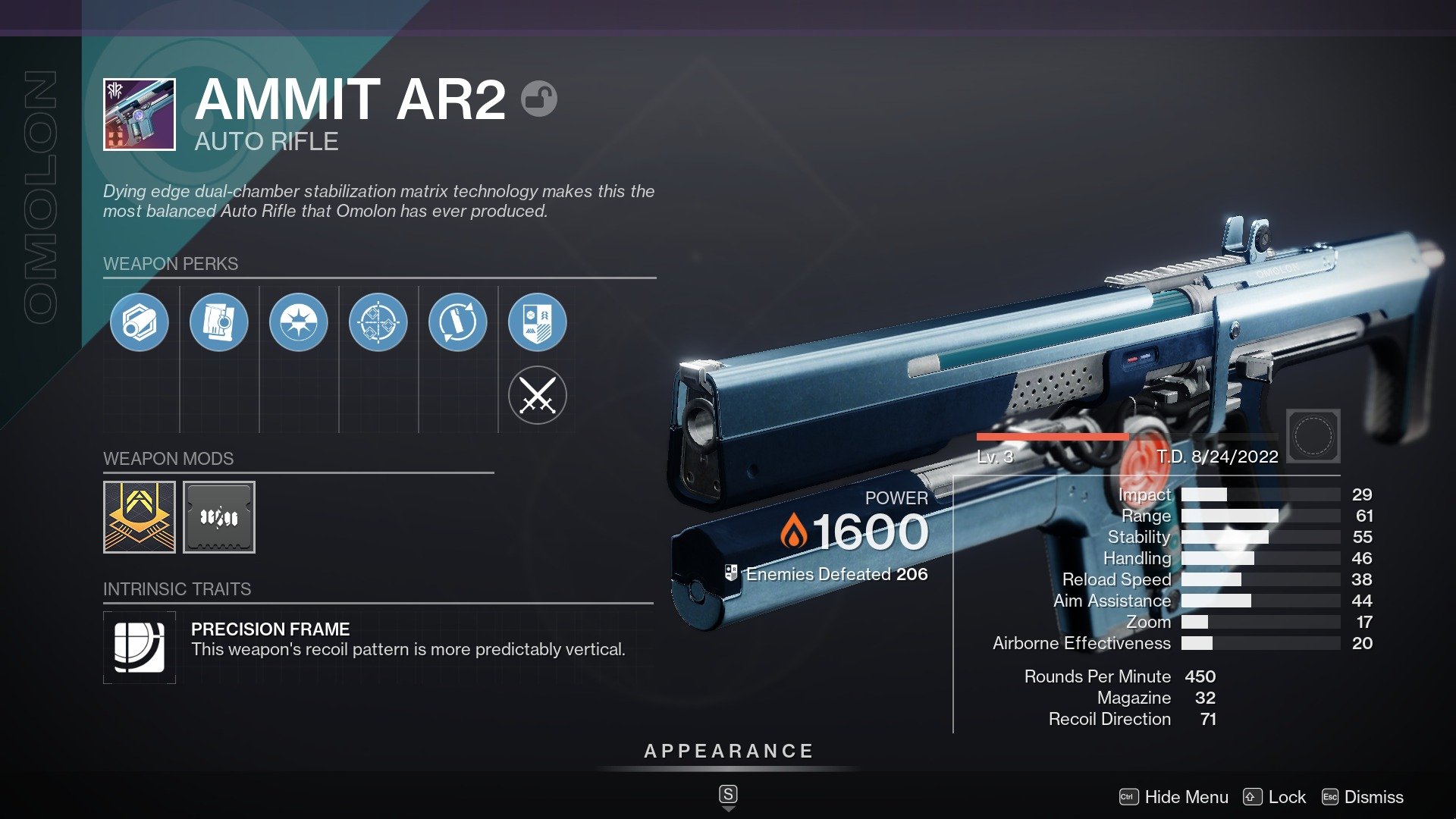Expand the Intrinsic Traits section
The width and height of the screenshot is (1456, 819).
click(177, 588)
